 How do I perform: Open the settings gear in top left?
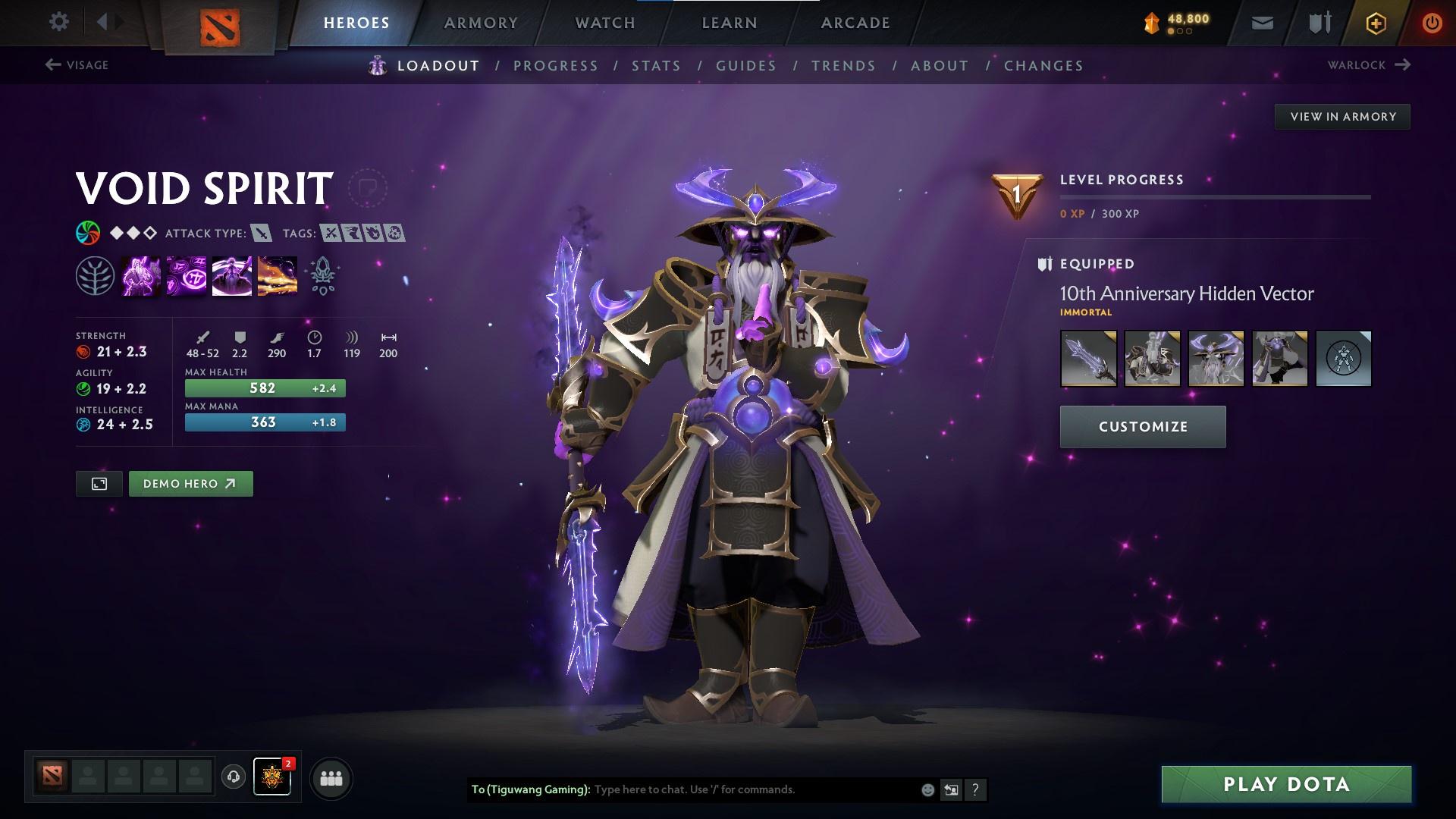[59, 22]
